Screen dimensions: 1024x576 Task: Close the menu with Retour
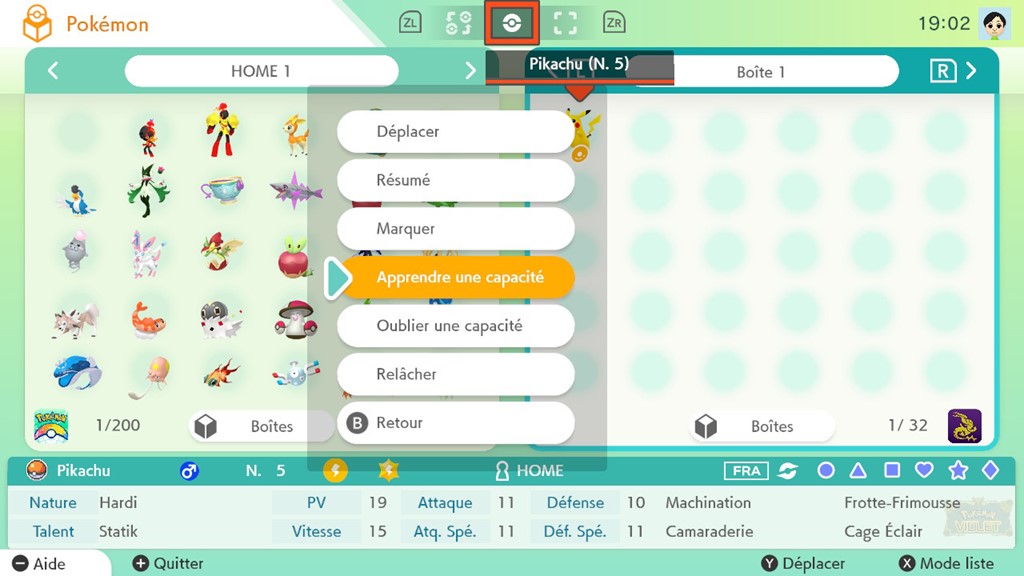click(456, 423)
